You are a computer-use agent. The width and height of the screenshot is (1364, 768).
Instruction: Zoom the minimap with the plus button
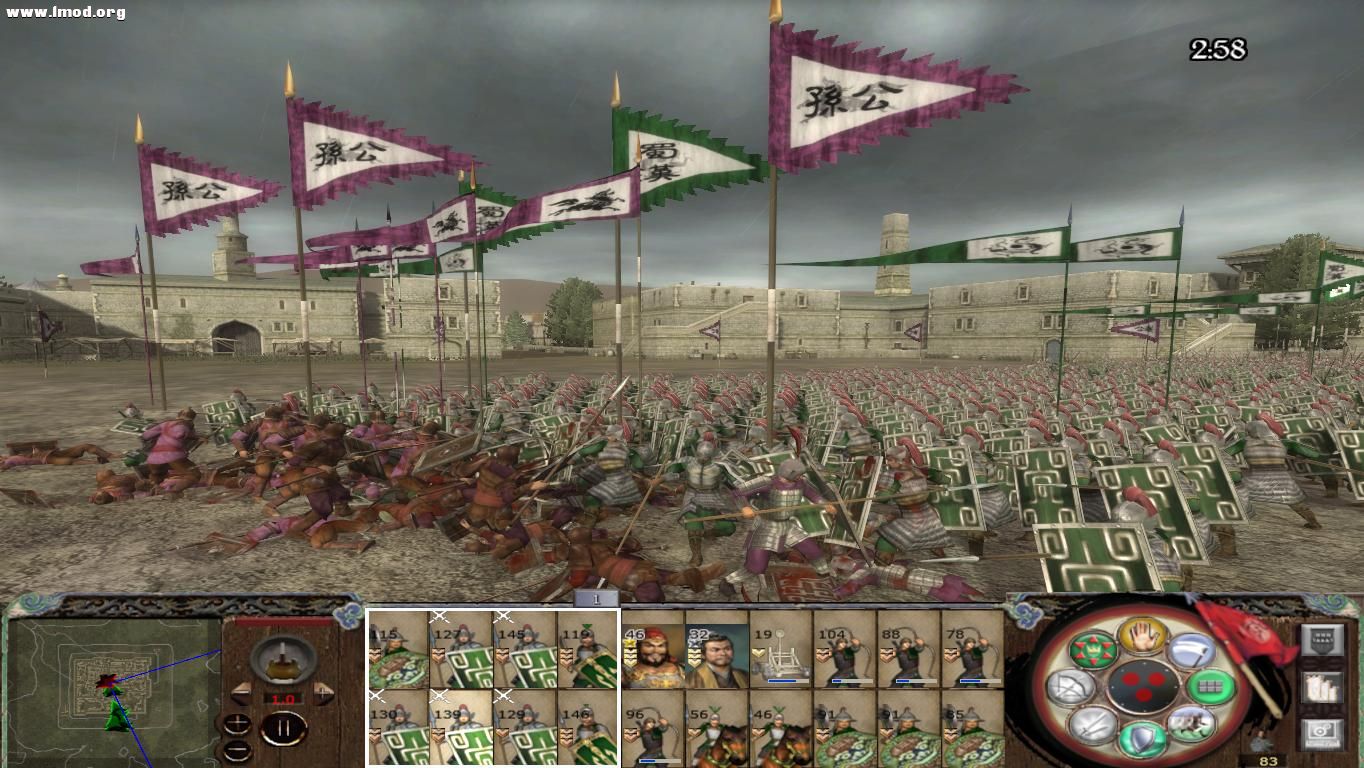click(236, 722)
